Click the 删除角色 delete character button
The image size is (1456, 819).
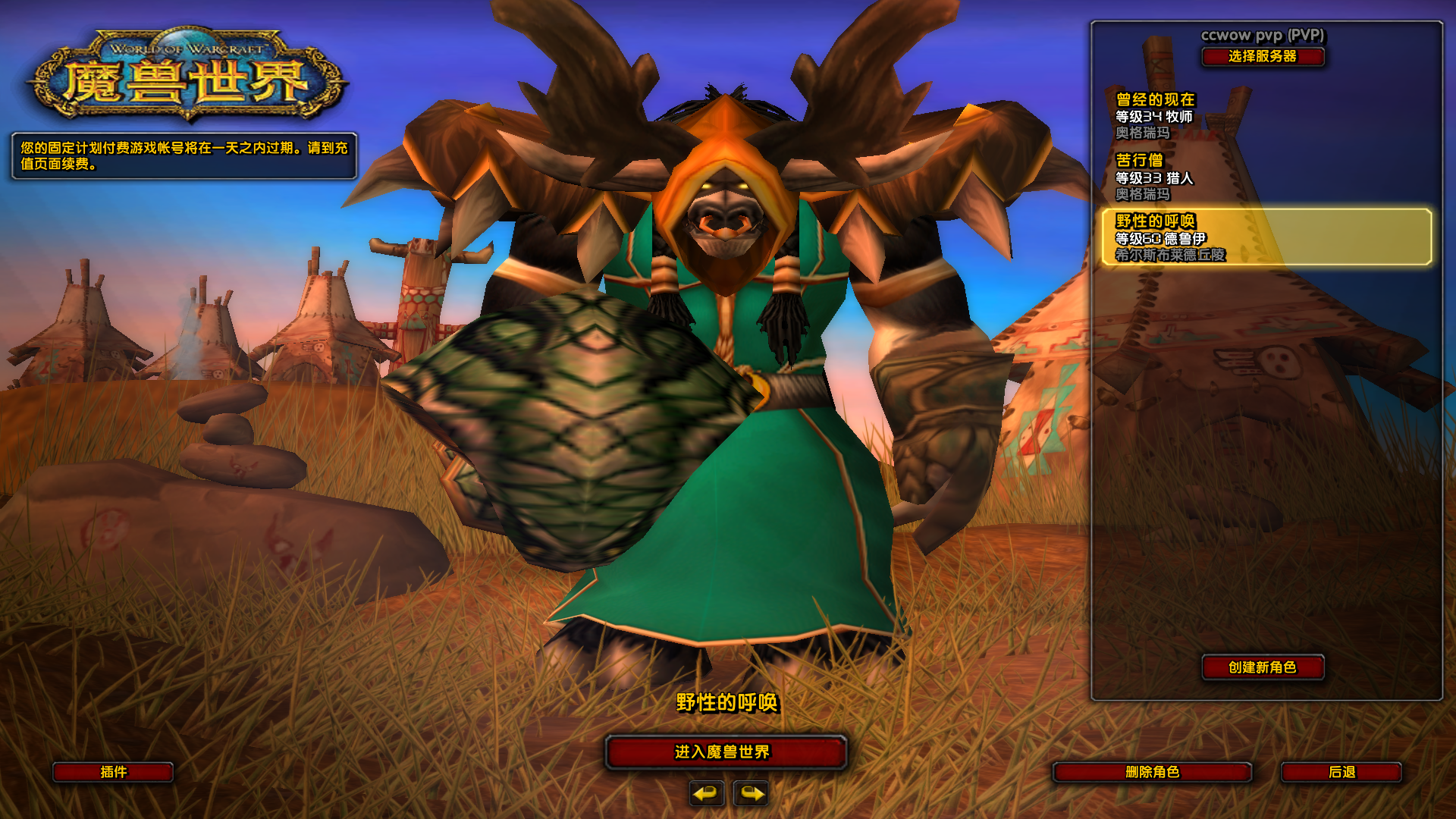click(1152, 772)
